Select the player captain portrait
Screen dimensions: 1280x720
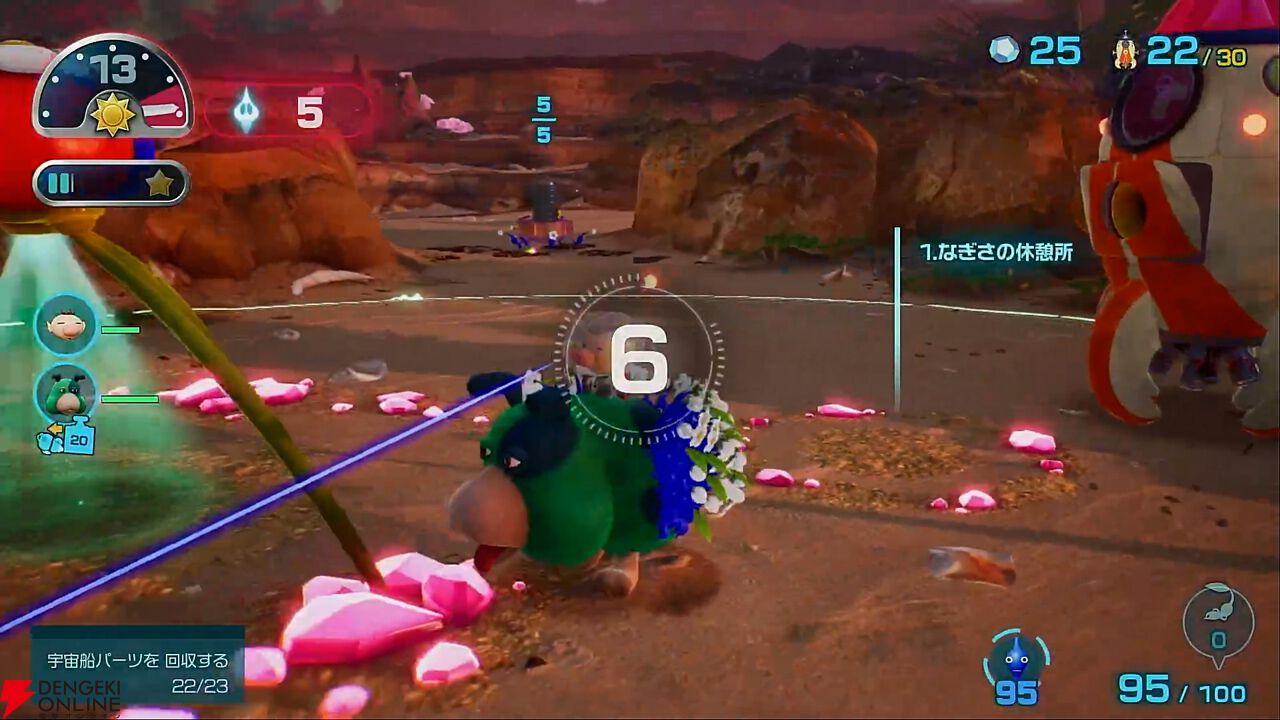[66, 324]
